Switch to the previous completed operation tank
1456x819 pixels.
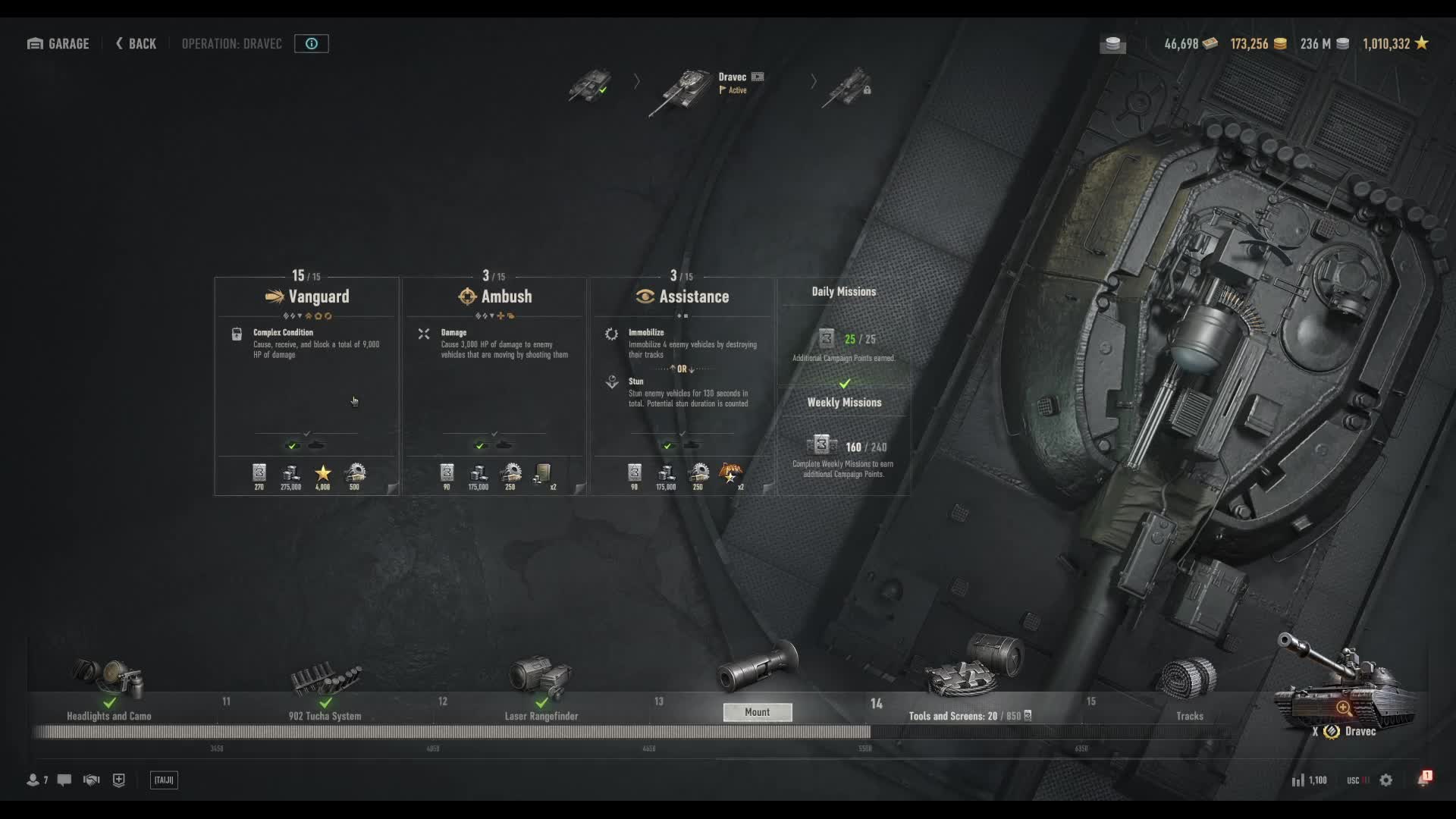click(x=590, y=85)
